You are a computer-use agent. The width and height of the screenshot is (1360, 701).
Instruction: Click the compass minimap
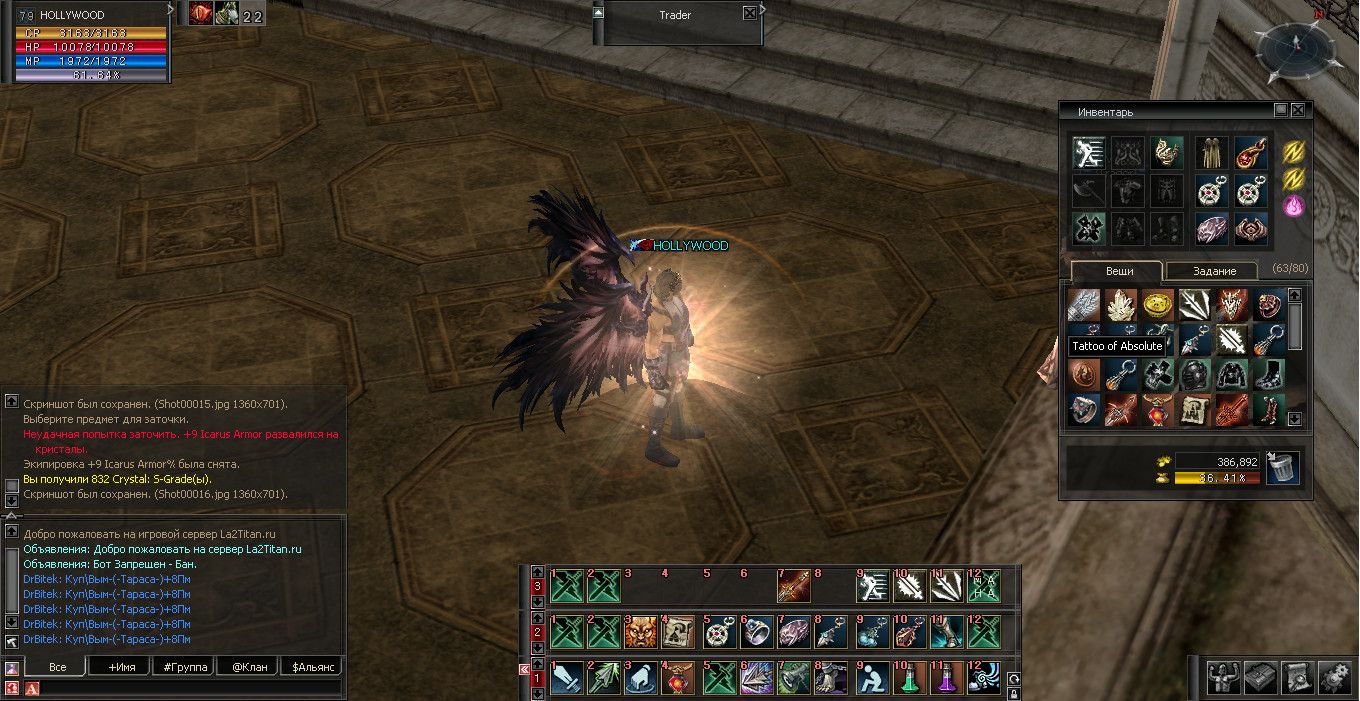click(1295, 48)
